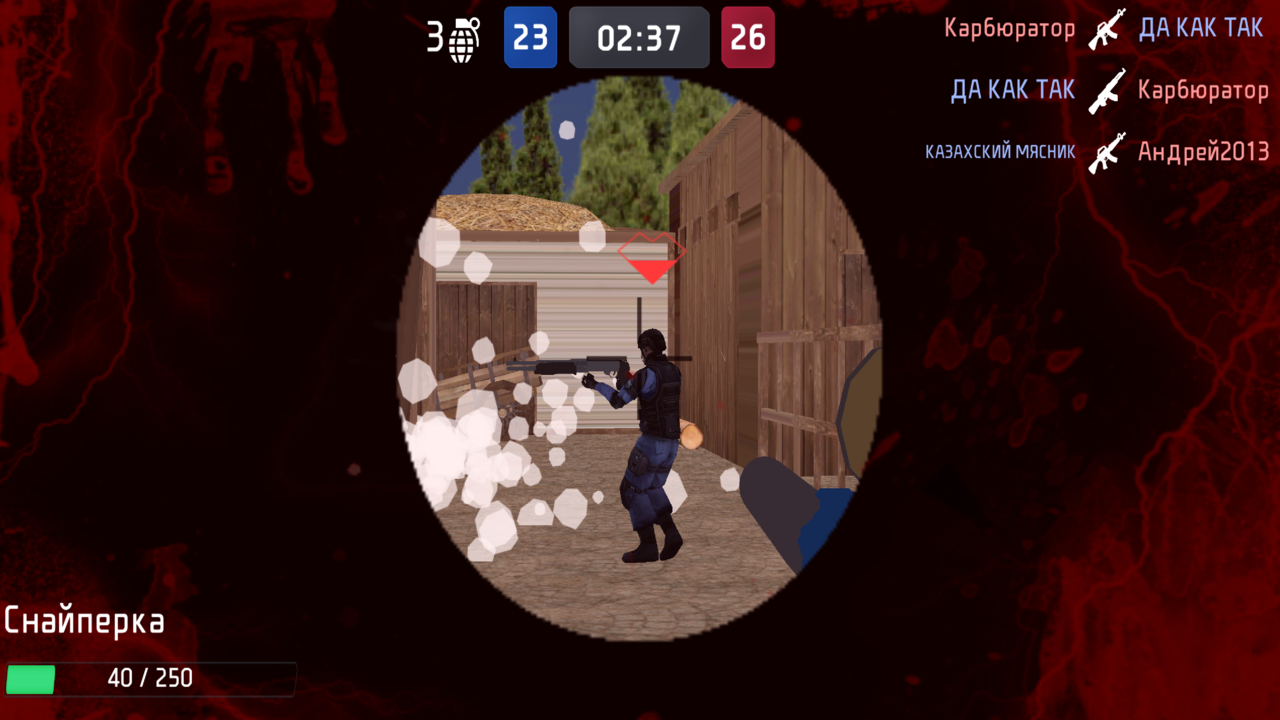
Task: Toggle the green ammo indicator block
Action: click(x=31, y=678)
